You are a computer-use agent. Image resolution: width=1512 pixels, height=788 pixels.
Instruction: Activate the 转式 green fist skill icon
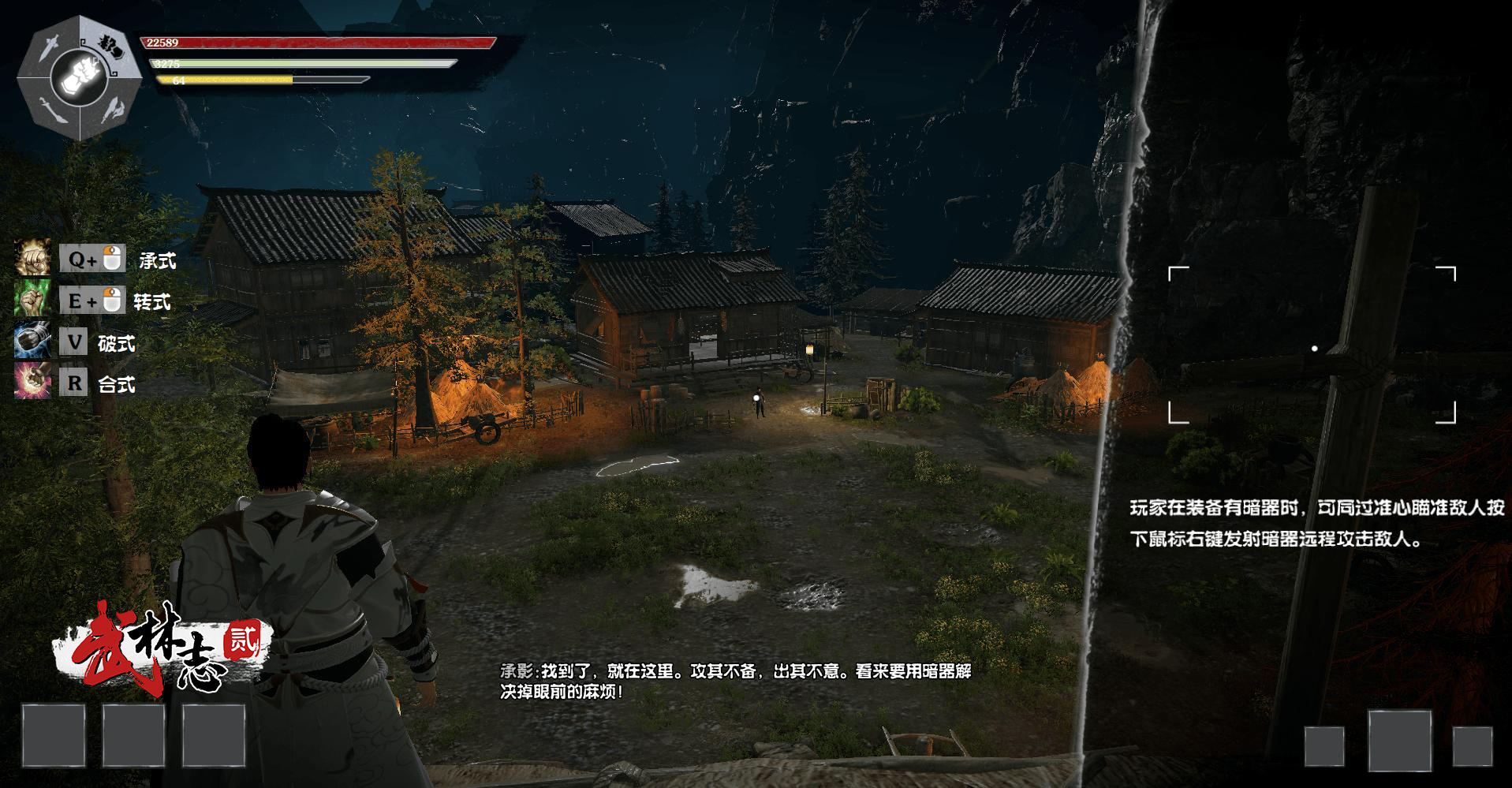(32, 300)
